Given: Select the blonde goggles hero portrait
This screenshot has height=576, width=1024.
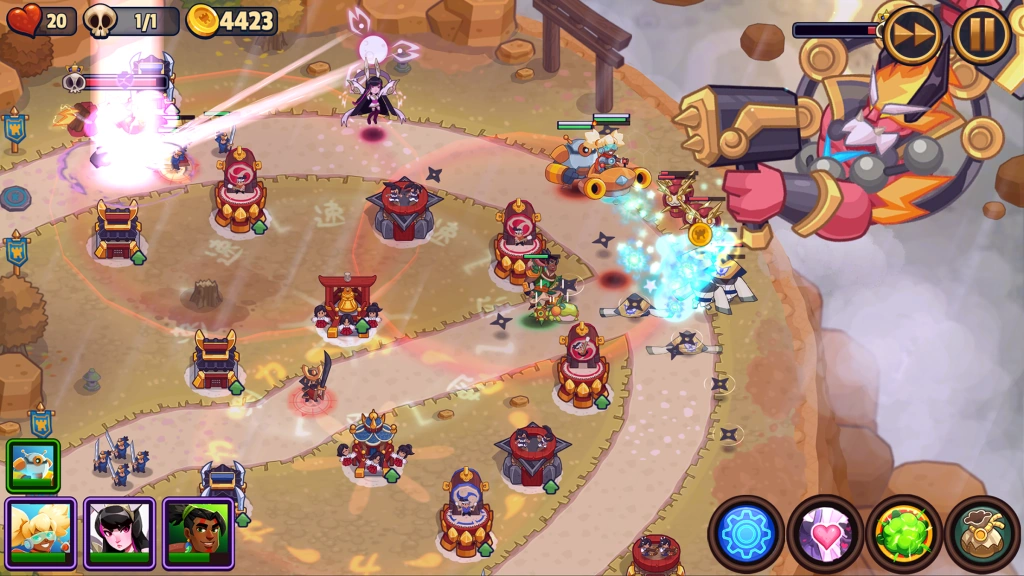Looking at the screenshot, I should tap(40, 532).
